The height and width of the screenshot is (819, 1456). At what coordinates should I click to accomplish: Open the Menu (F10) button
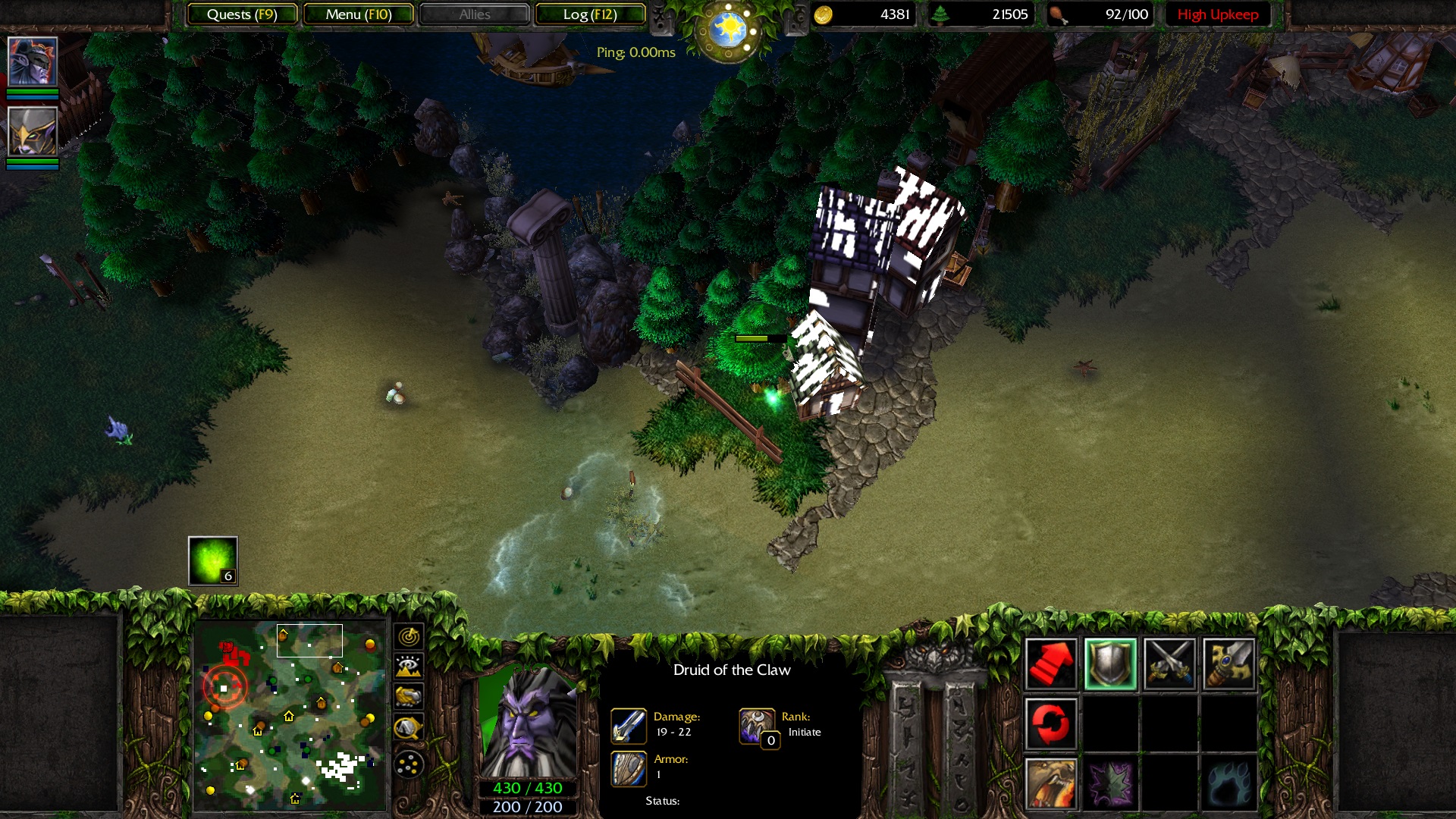(359, 14)
